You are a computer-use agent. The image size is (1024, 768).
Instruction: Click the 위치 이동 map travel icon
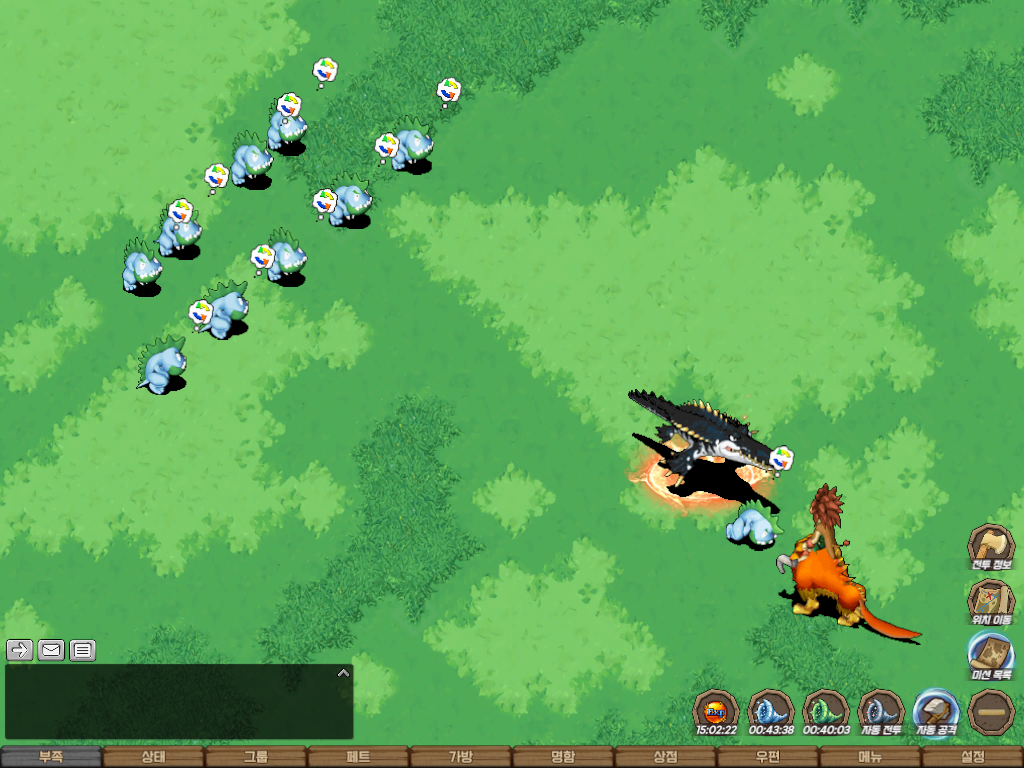coord(990,600)
